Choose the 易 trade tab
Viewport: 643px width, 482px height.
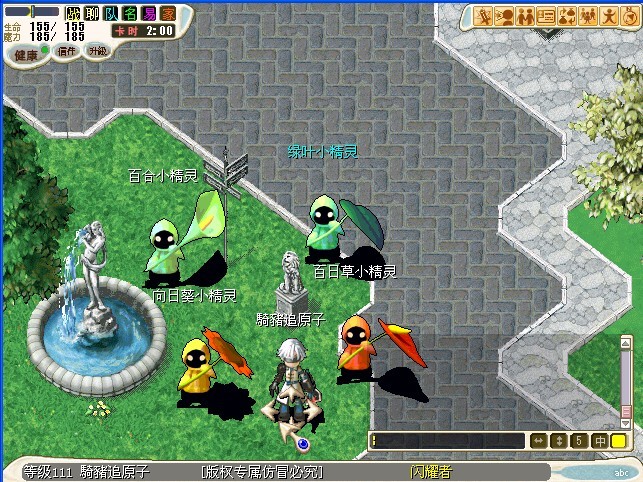coord(149,13)
